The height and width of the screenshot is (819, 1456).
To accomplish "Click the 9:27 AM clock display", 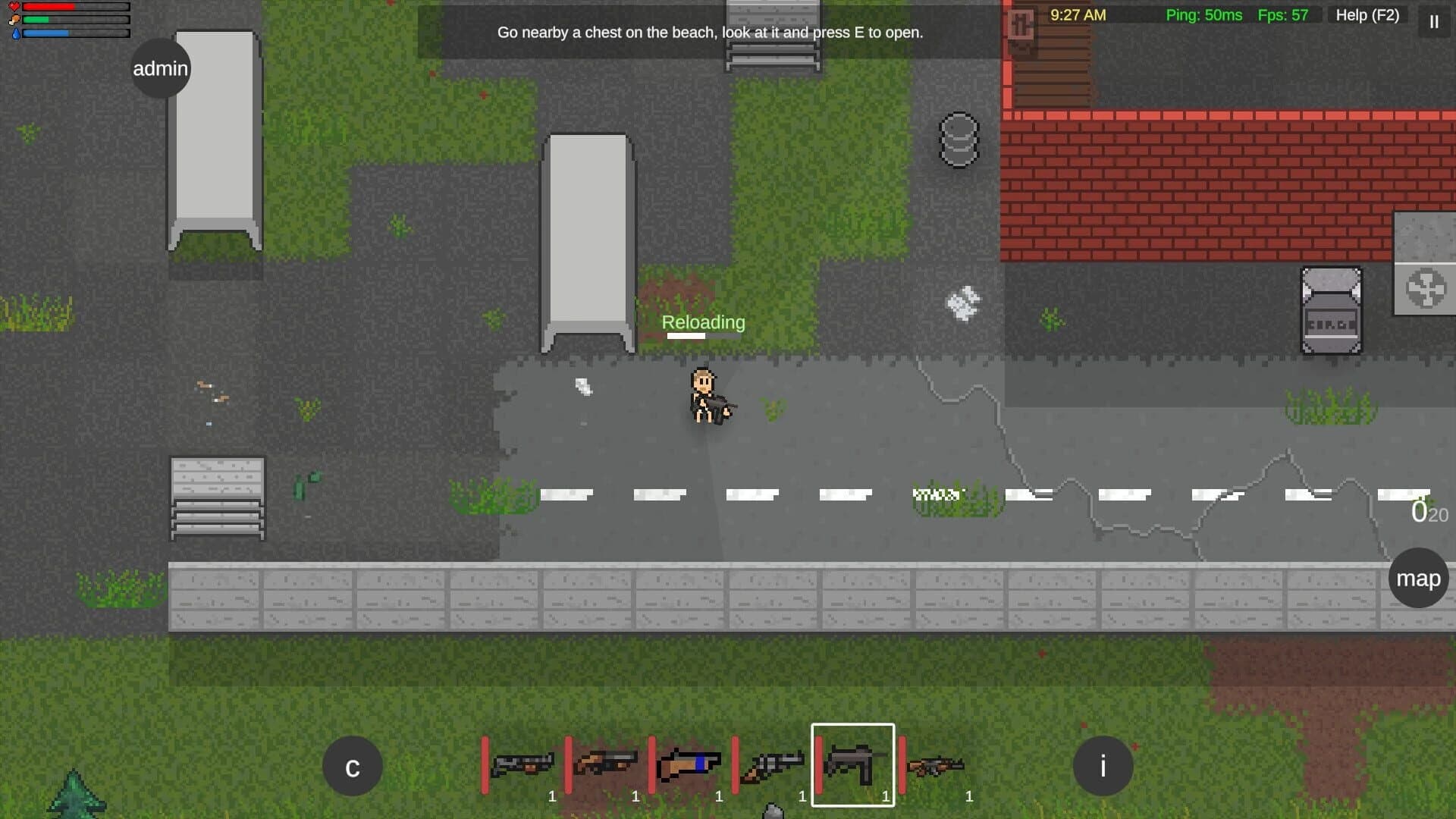I will pyautogui.click(x=1077, y=14).
